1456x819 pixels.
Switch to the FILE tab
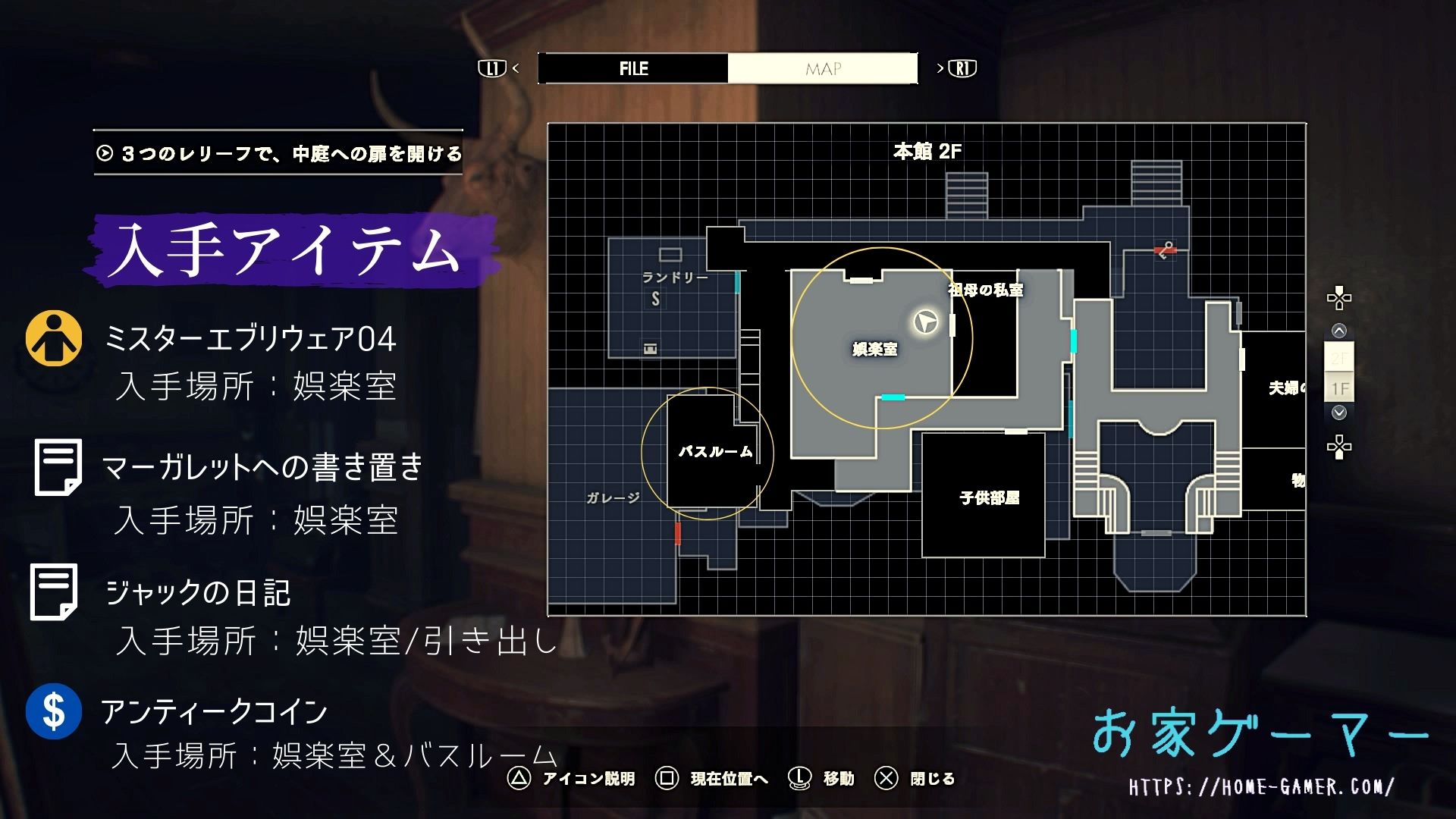[x=632, y=68]
